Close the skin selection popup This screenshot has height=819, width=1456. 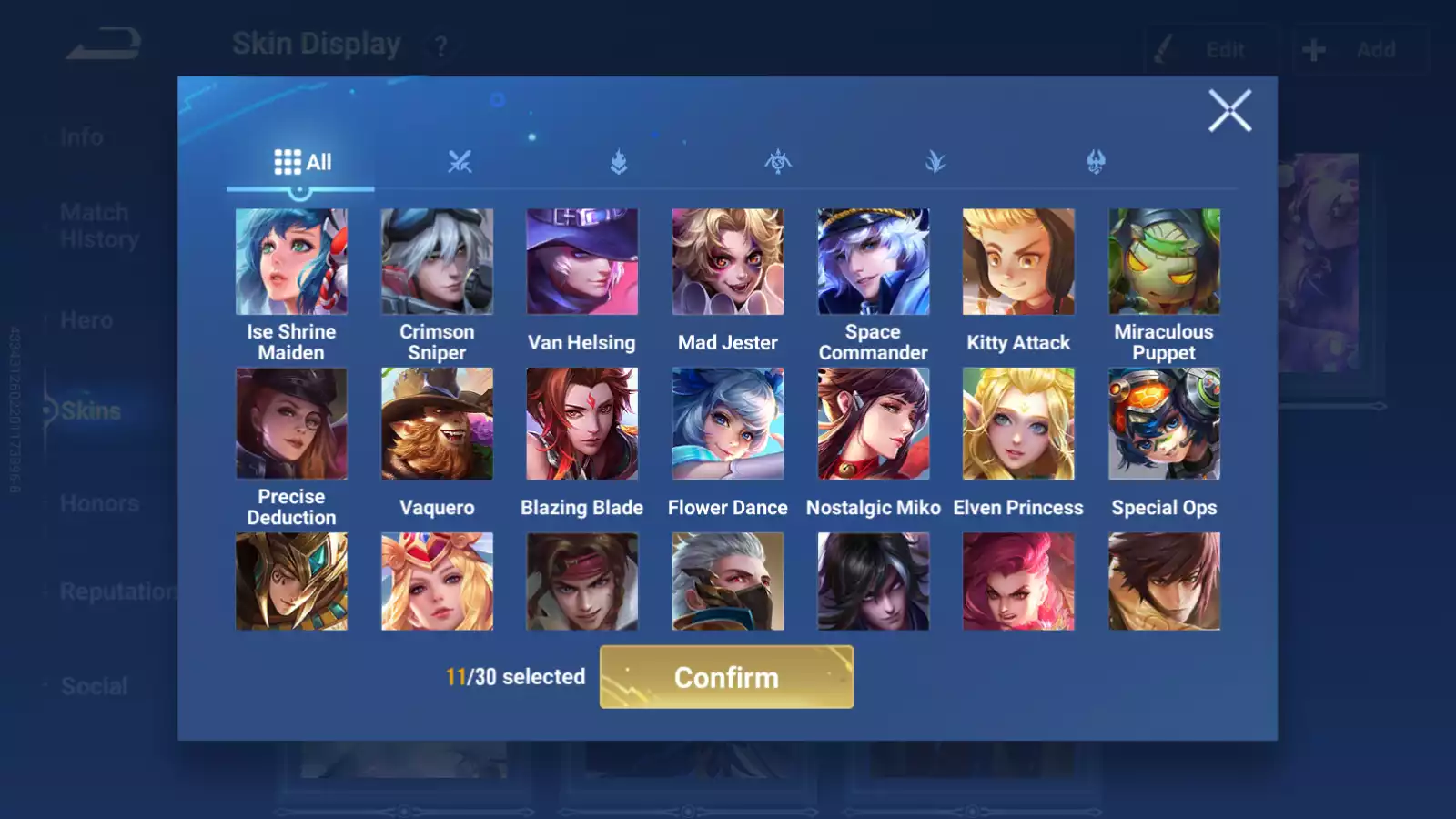(1229, 111)
